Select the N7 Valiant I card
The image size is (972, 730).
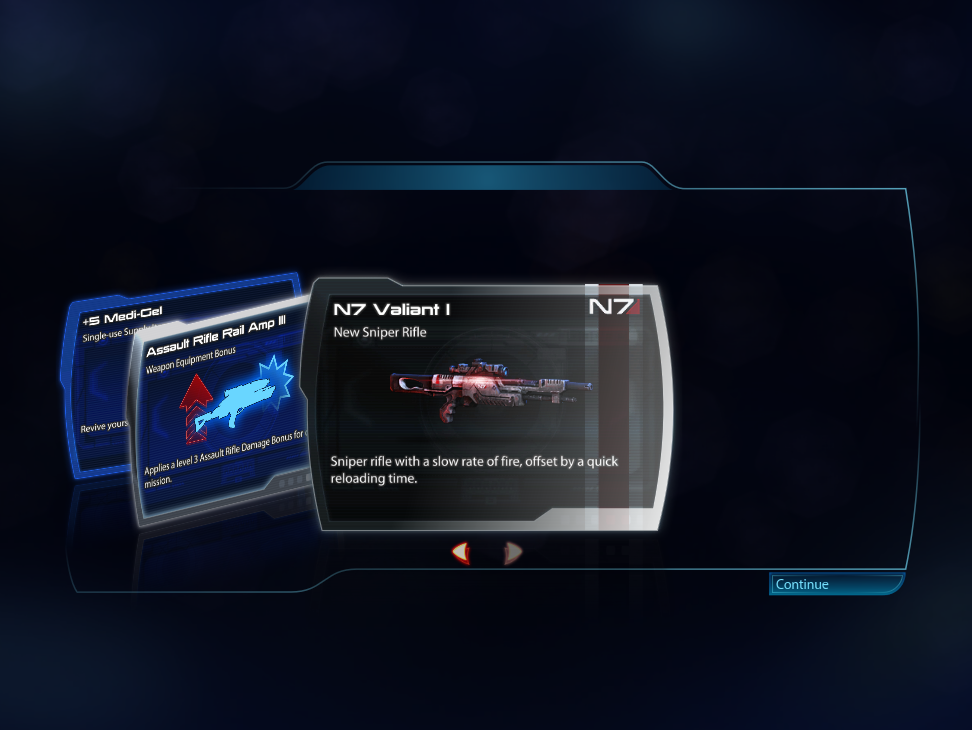487,405
